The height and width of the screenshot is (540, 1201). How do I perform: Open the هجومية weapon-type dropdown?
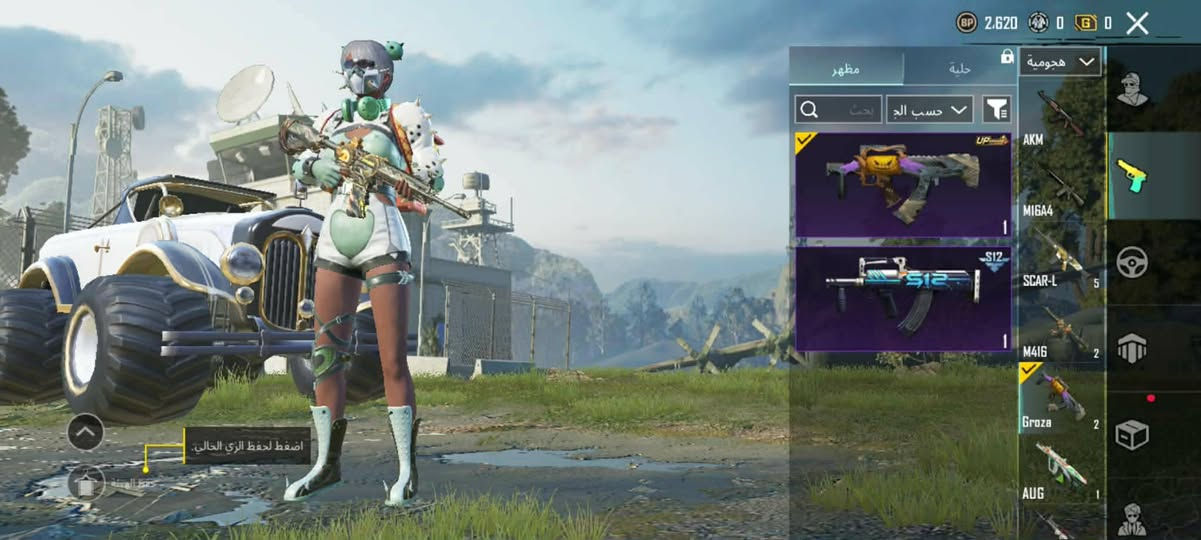click(1060, 62)
